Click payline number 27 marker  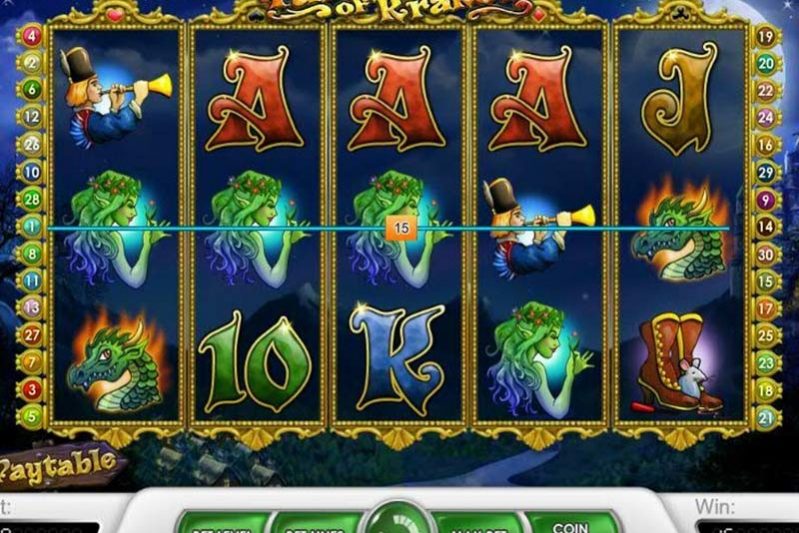click(31, 334)
